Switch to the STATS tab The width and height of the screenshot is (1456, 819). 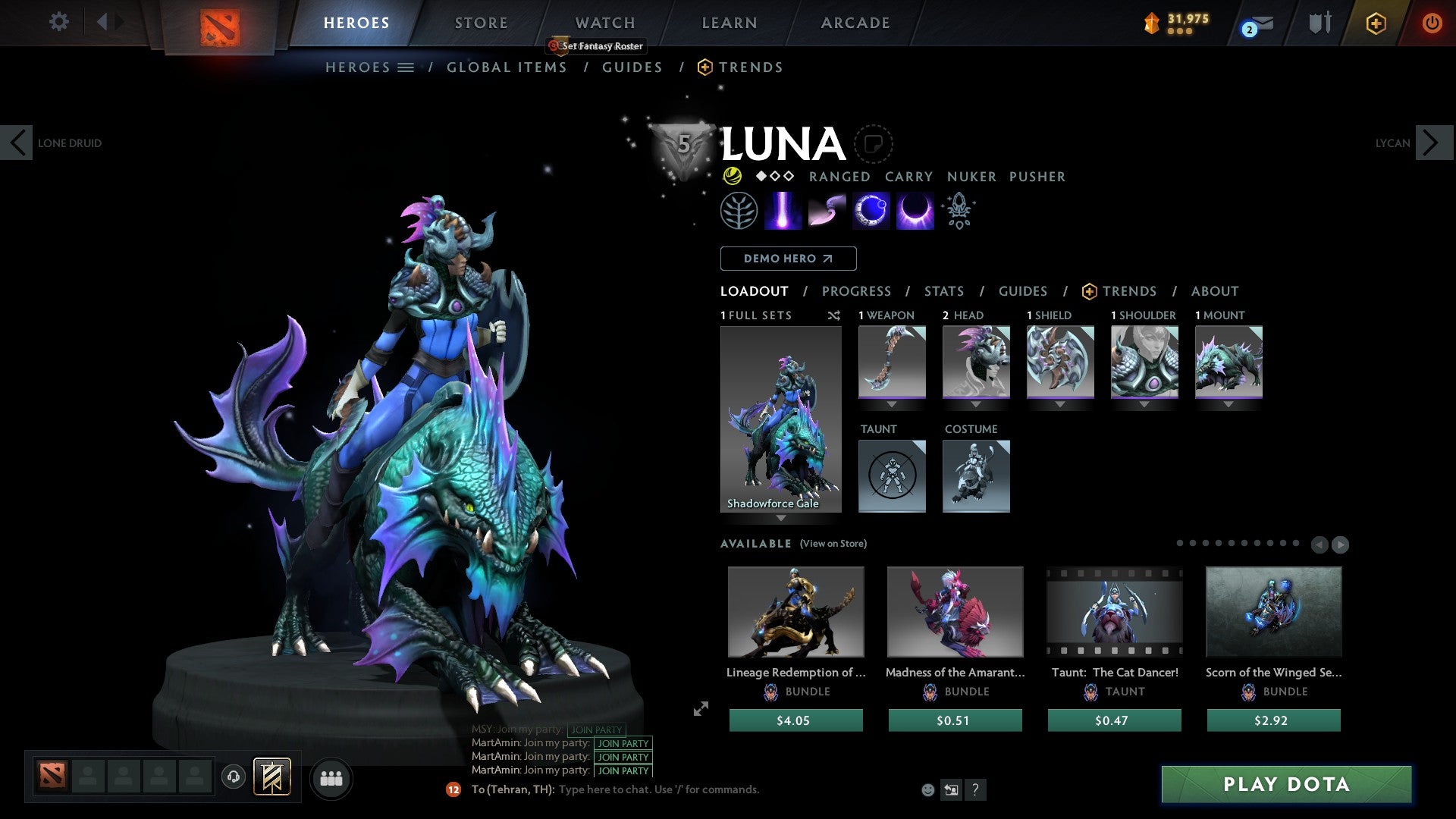click(x=943, y=290)
